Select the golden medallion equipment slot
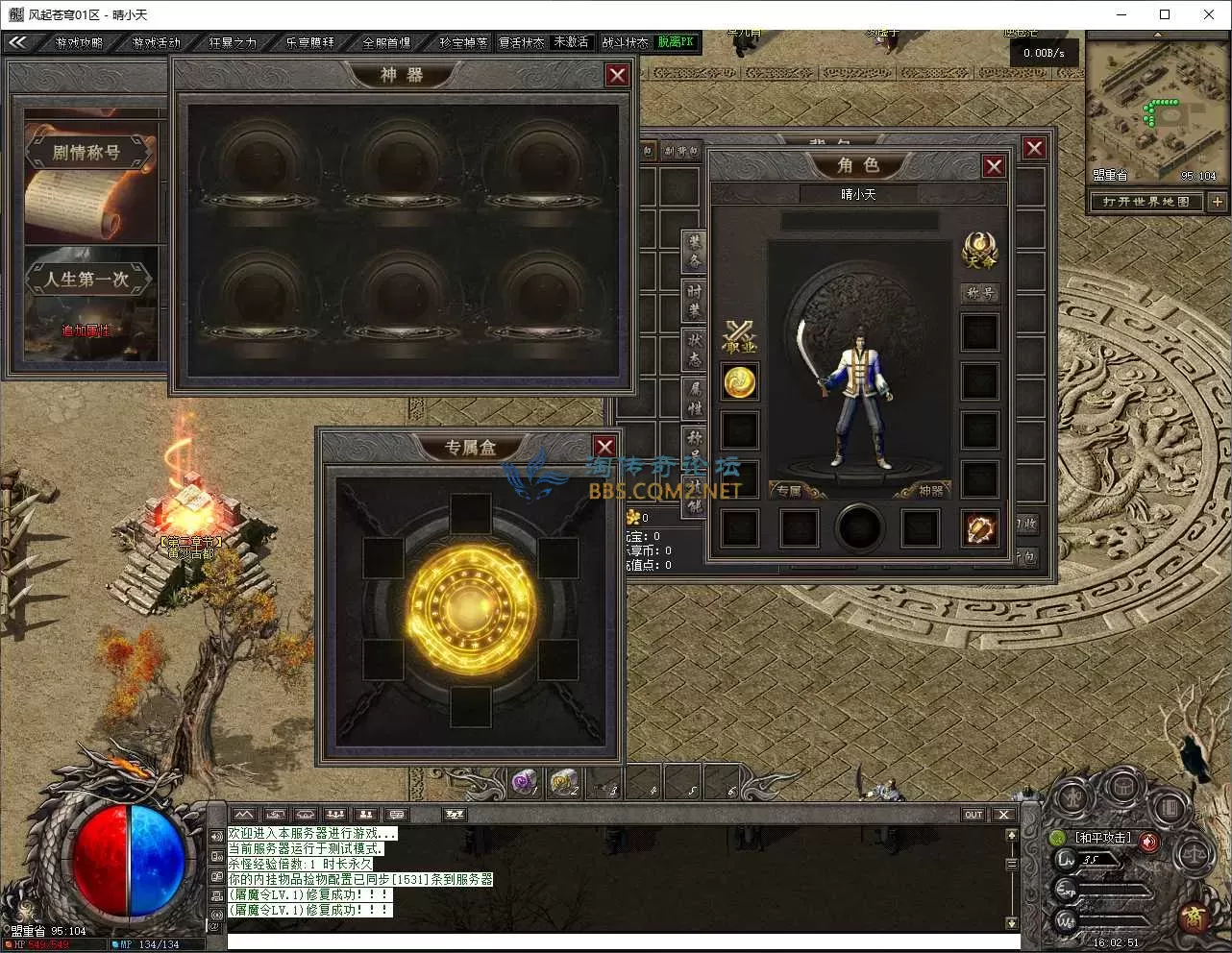 [739, 381]
